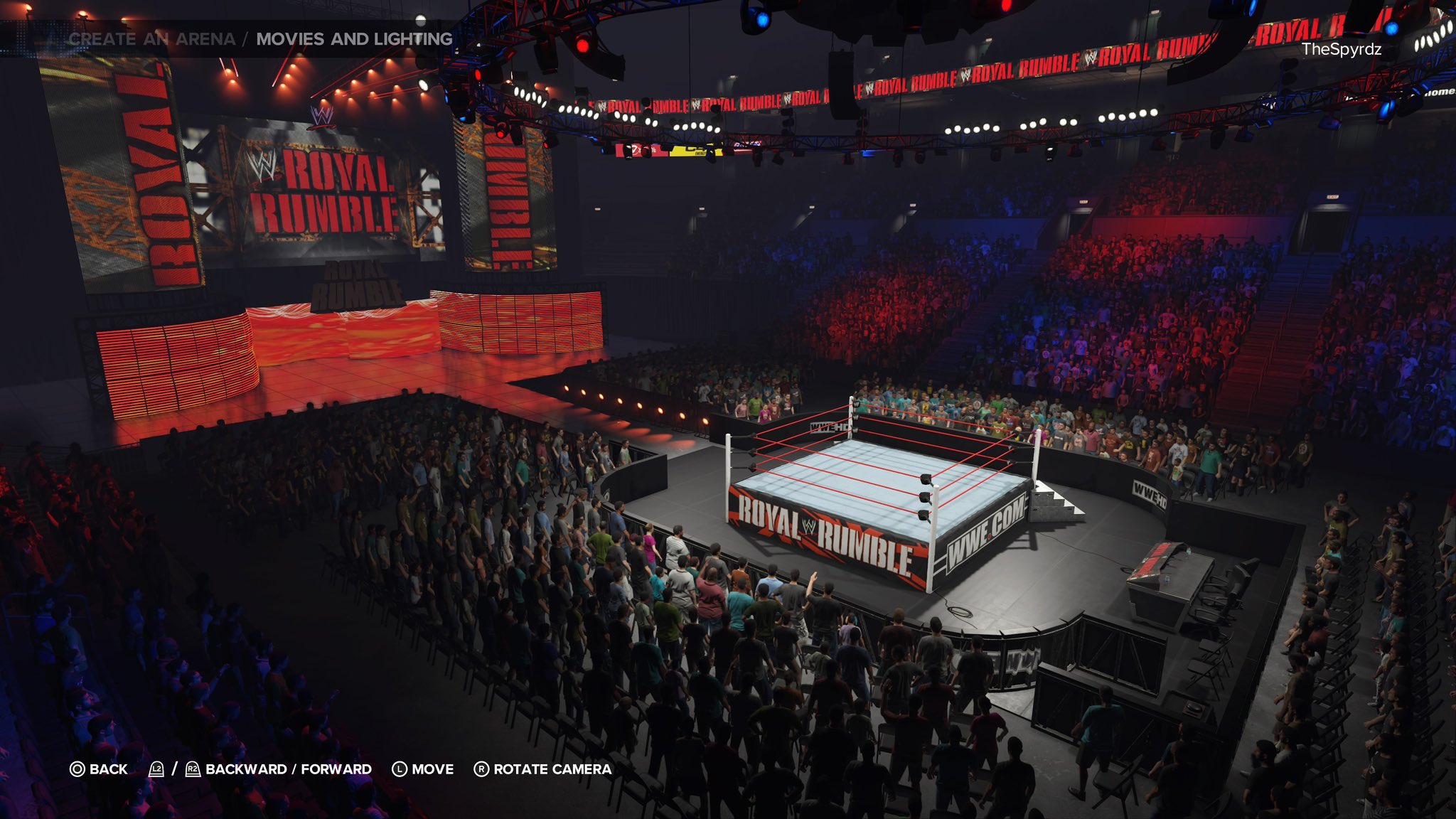
Task: Click the BACKWARD / FORWARD label
Action: click(x=287, y=769)
